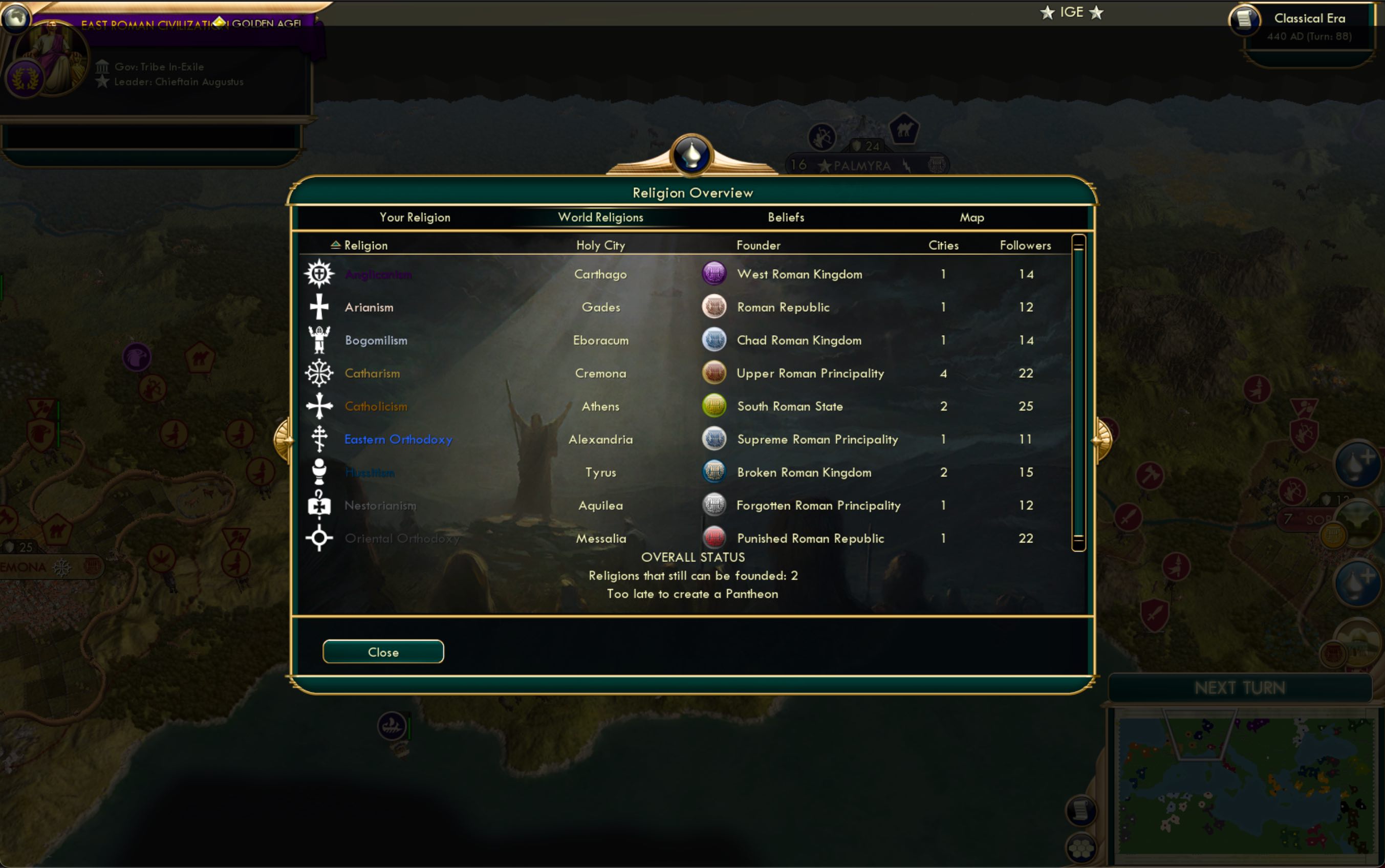Click the Nestorianism religion symbol
Viewport: 1385px width, 868px height.
(318, 505)
